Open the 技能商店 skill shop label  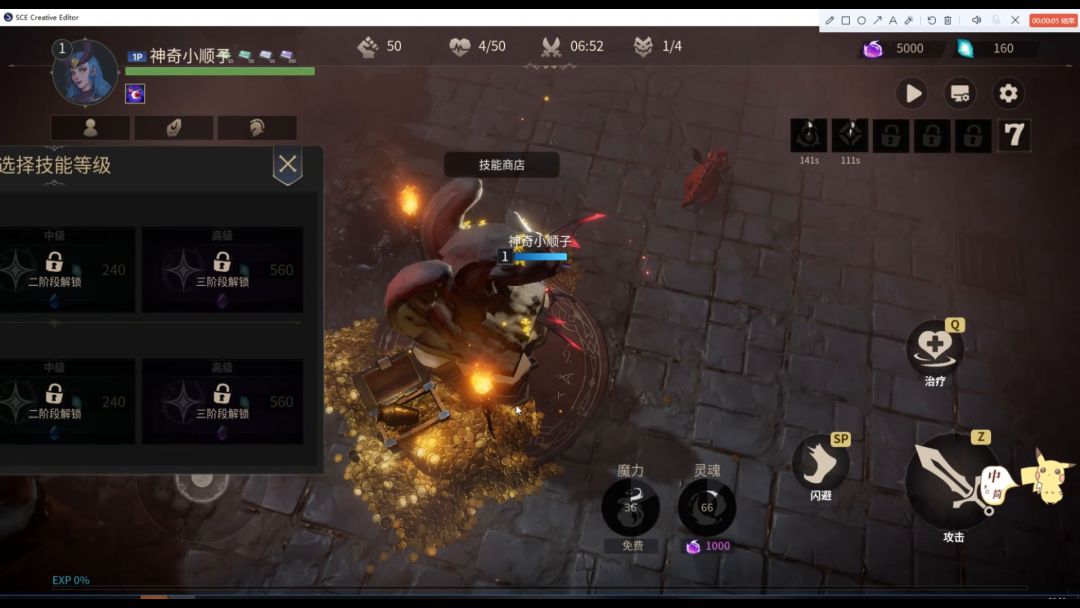point(501,165)
